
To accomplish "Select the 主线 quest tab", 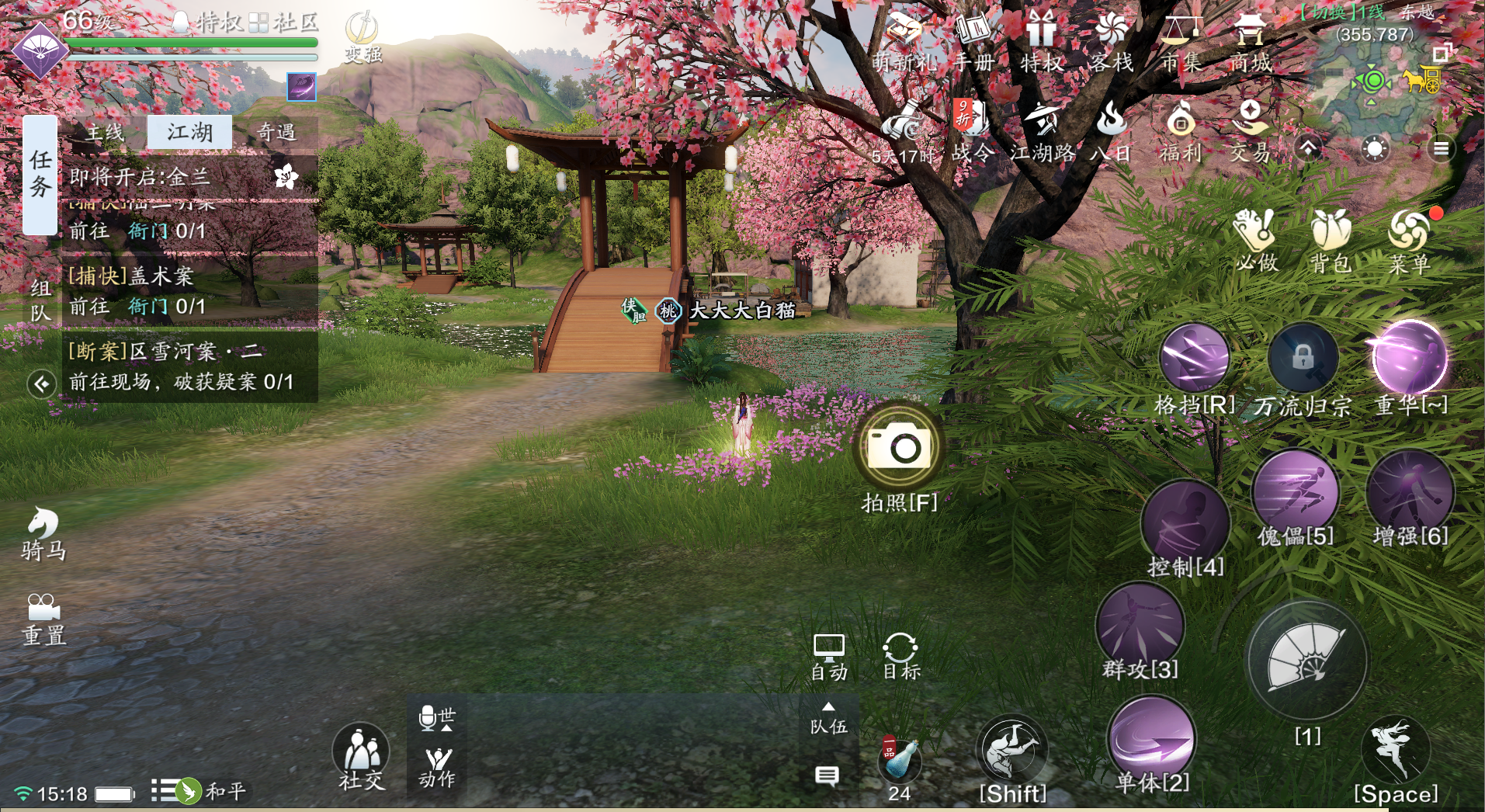I will pyautogui.click(x=105, y=133).
